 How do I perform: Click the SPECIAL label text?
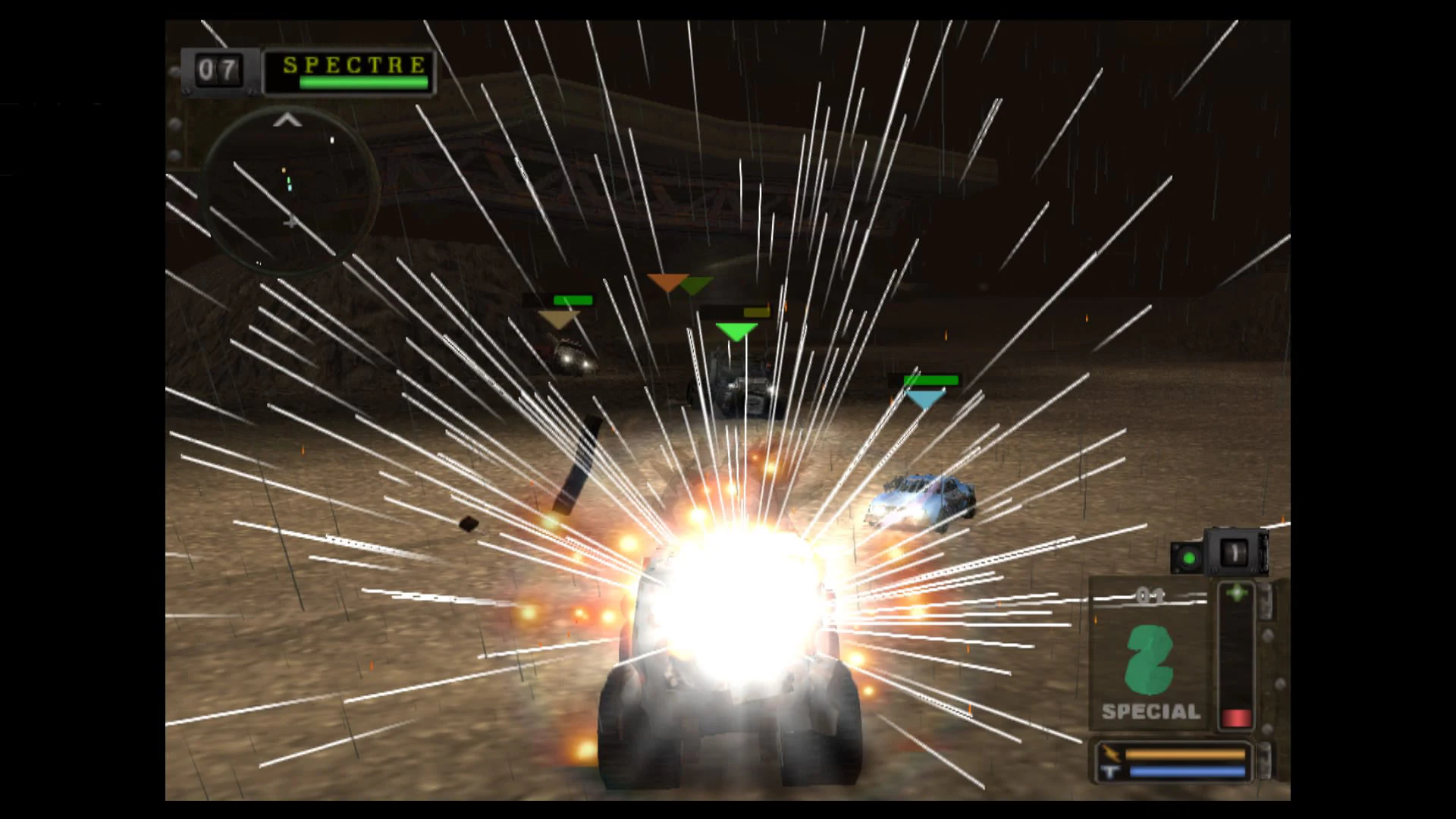coord(1150,711)
